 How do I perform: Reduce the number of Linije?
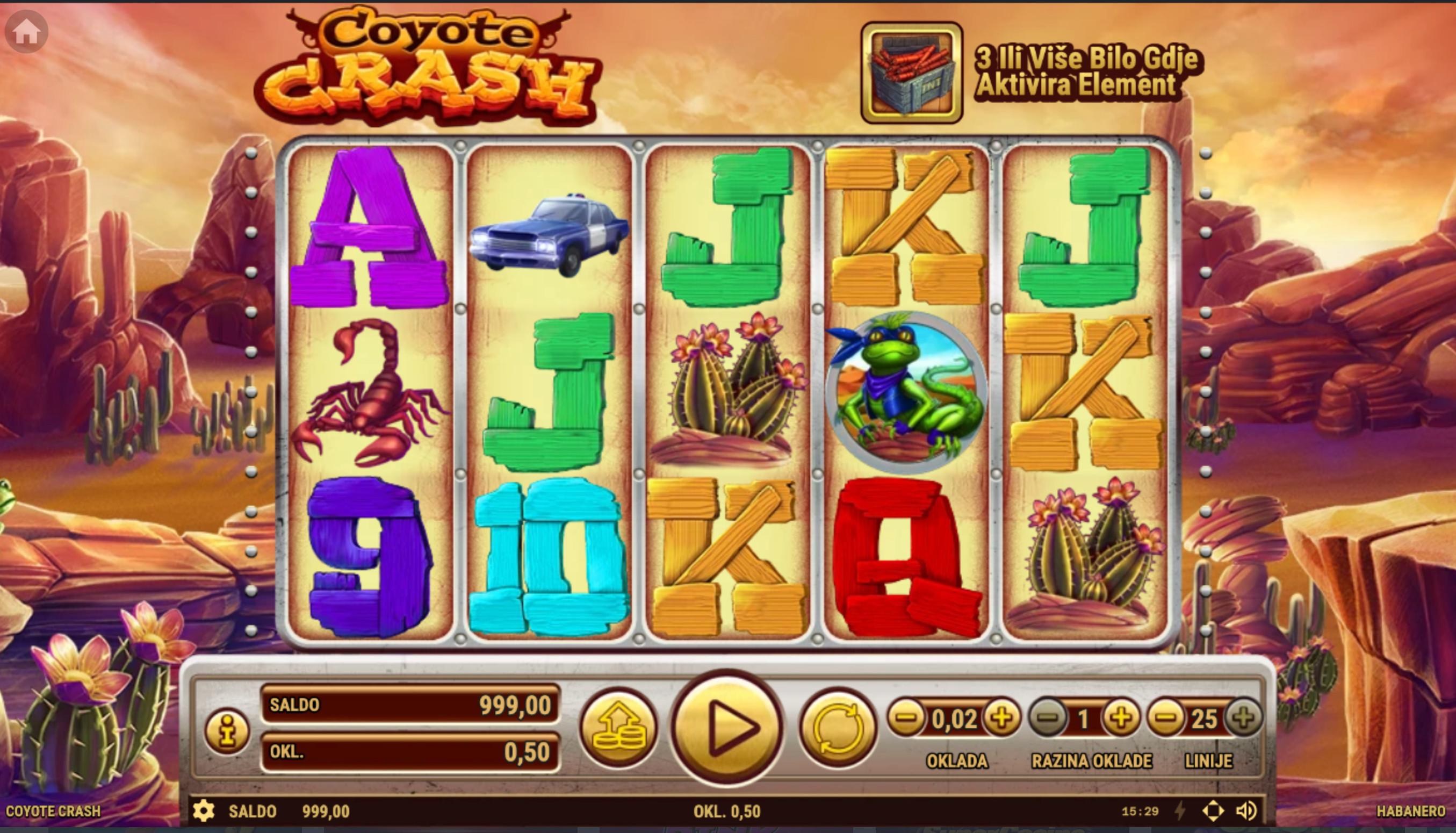tap(1166, 717)
